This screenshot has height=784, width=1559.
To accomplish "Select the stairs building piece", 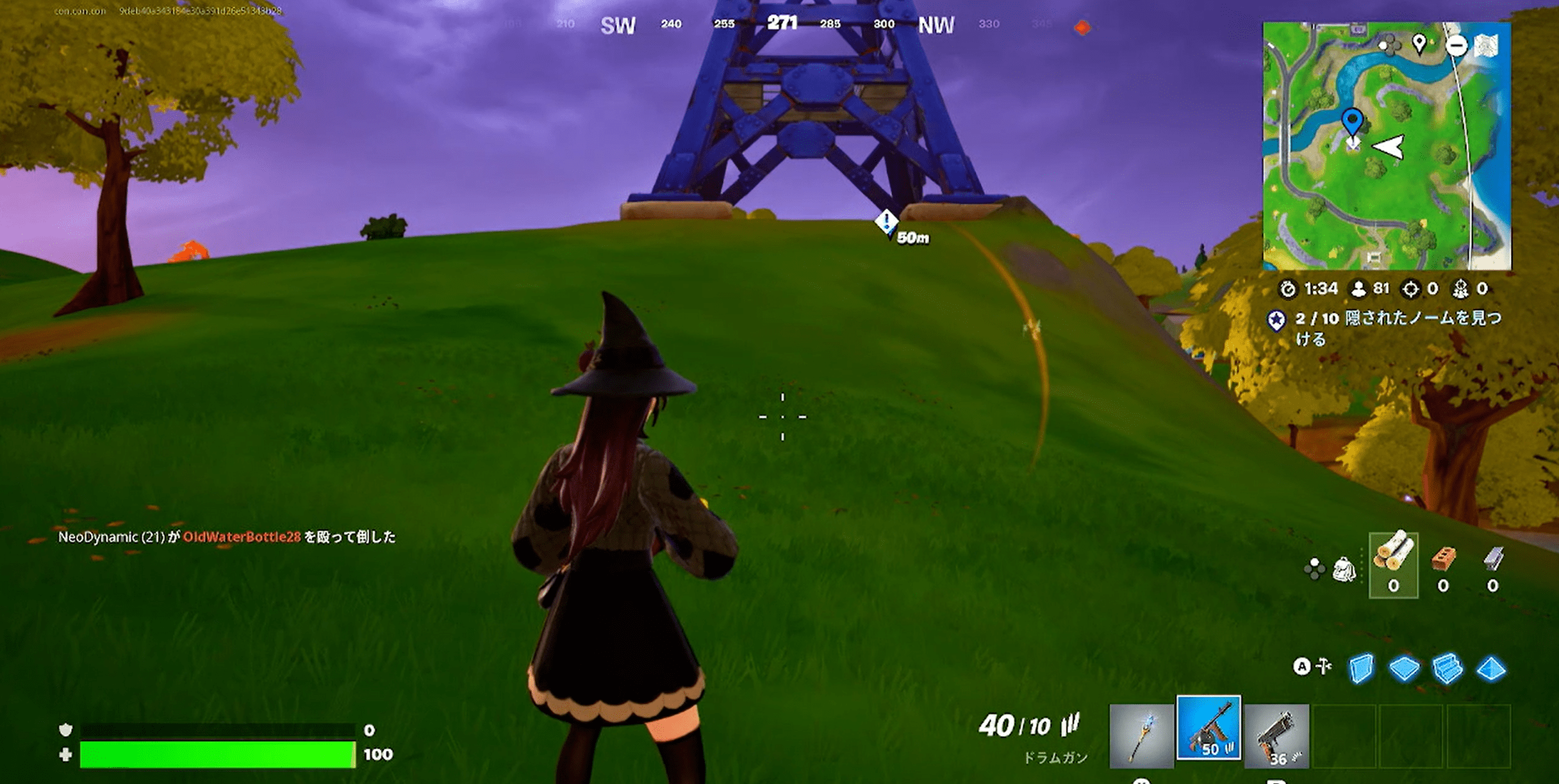I will point(1448,668).
